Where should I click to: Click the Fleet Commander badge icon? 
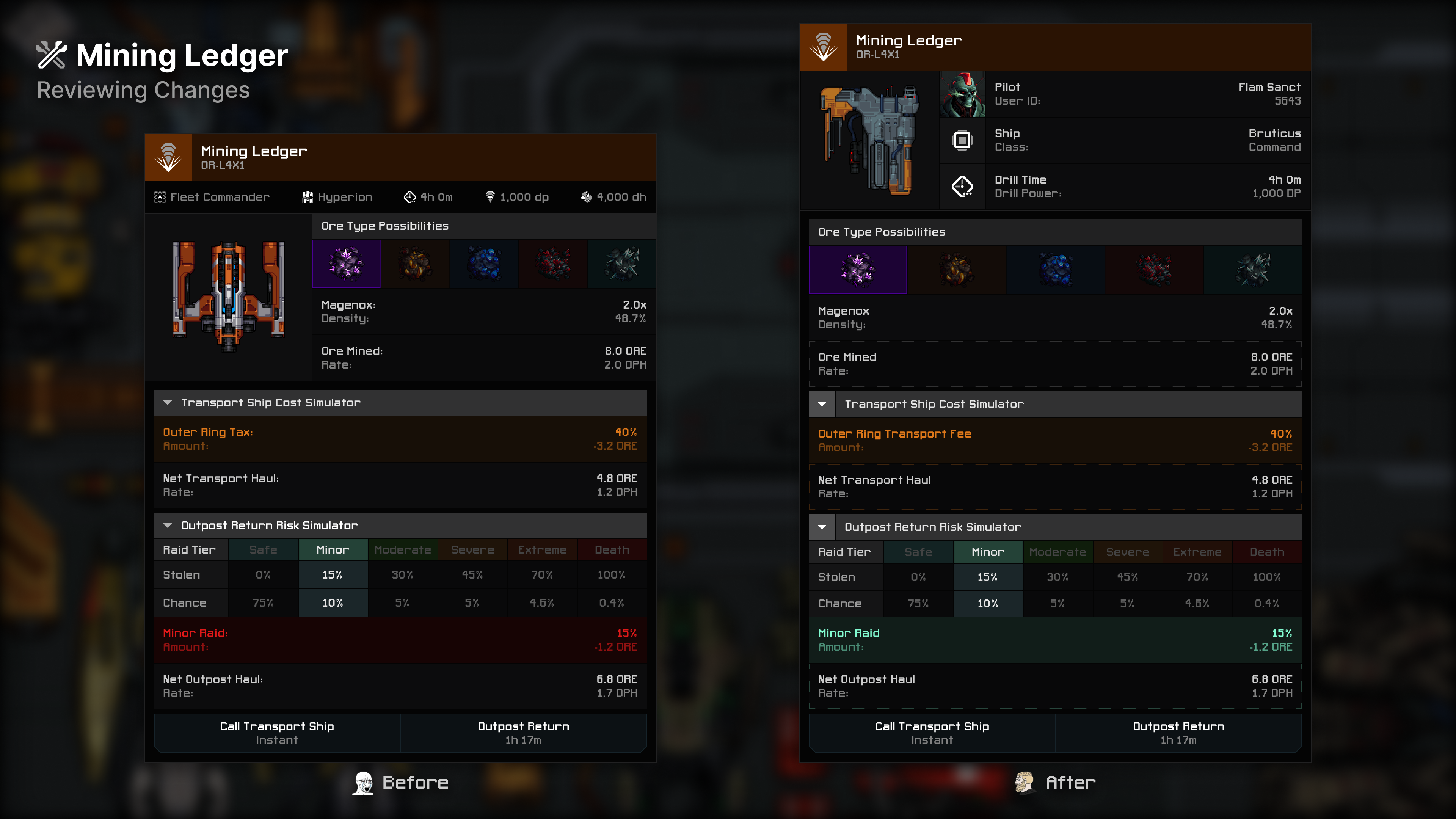pos(160,197)
